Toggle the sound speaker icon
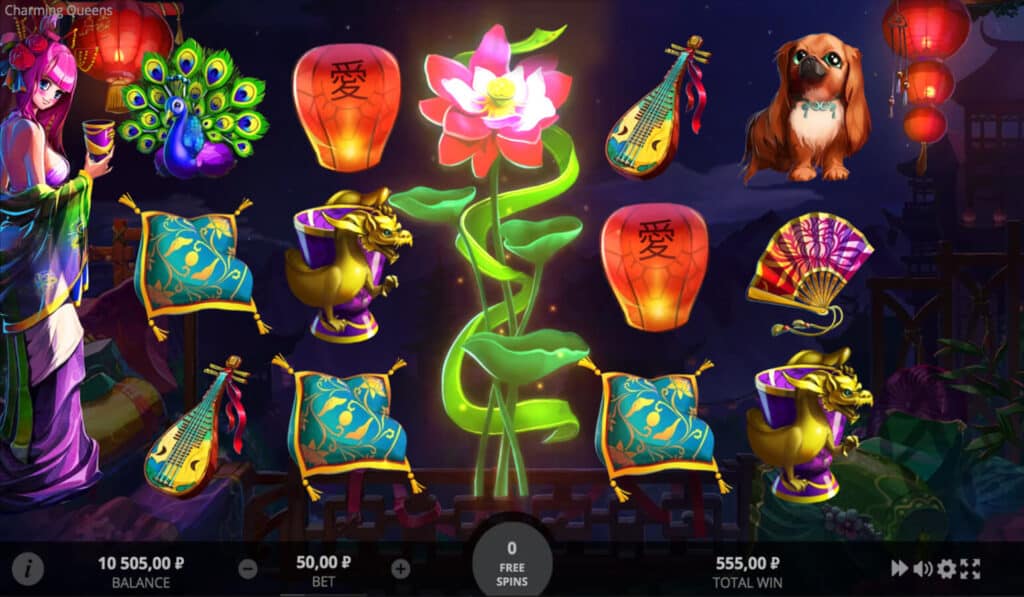 click(922, 569)
